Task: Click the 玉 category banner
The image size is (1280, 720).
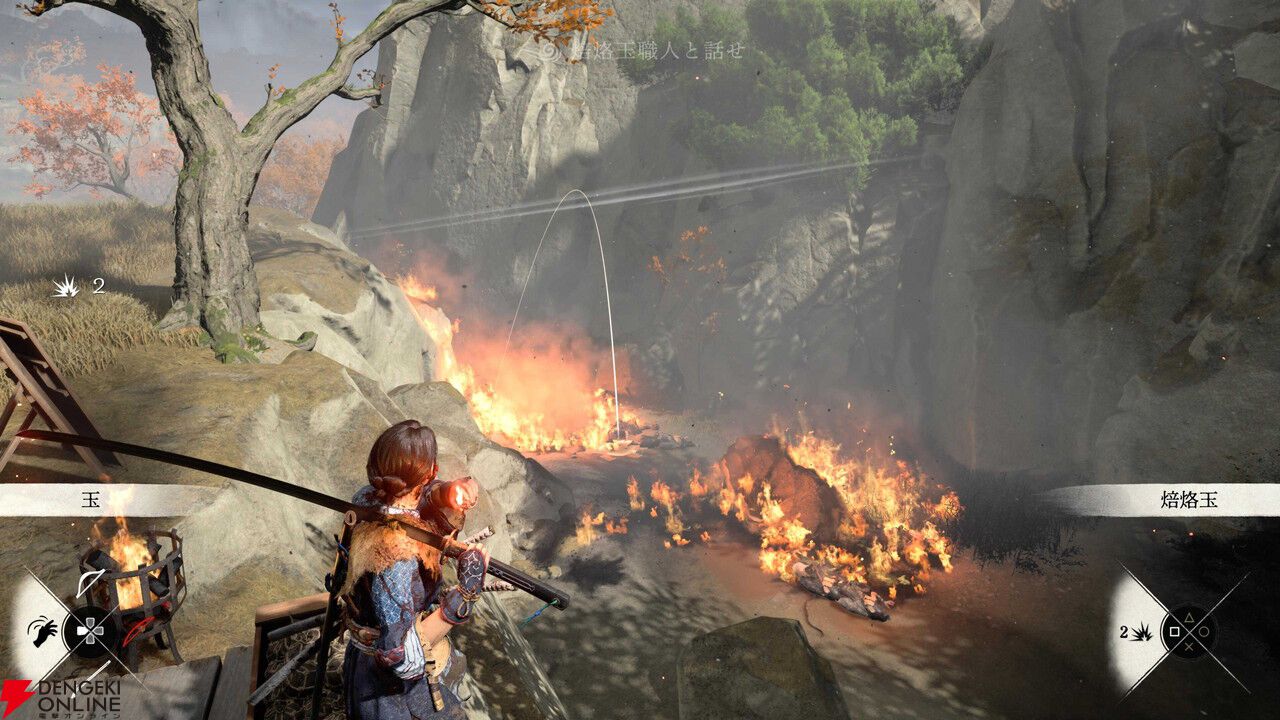Action: [90, 500]
